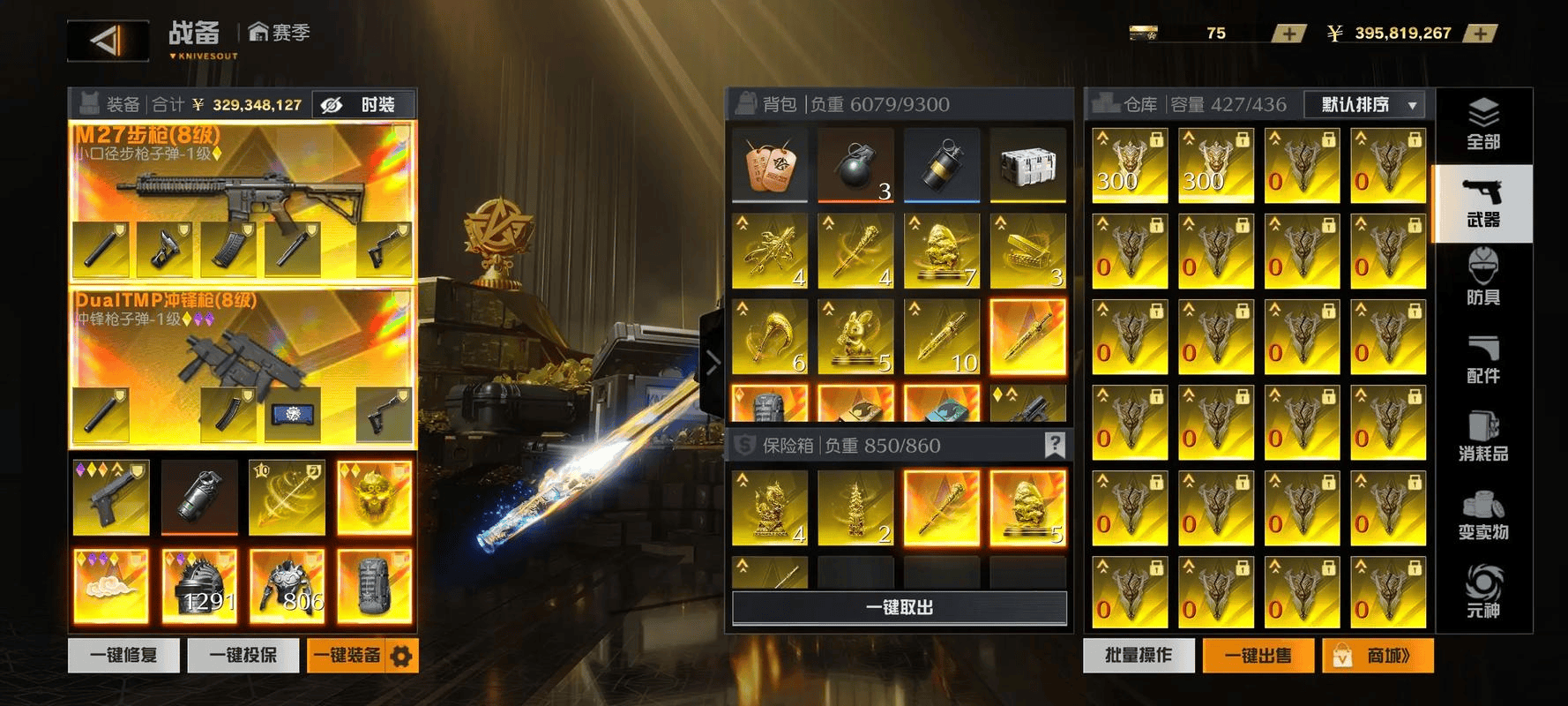1568x706 pixels.
Task: Open the 商城 shop
Action: tap(1378, 656)
